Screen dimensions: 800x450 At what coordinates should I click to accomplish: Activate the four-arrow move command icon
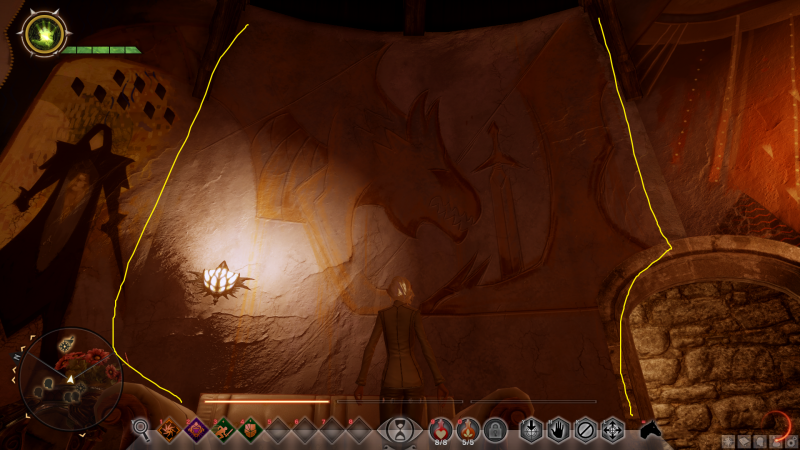pyautogui.click(x=612, y=431)
